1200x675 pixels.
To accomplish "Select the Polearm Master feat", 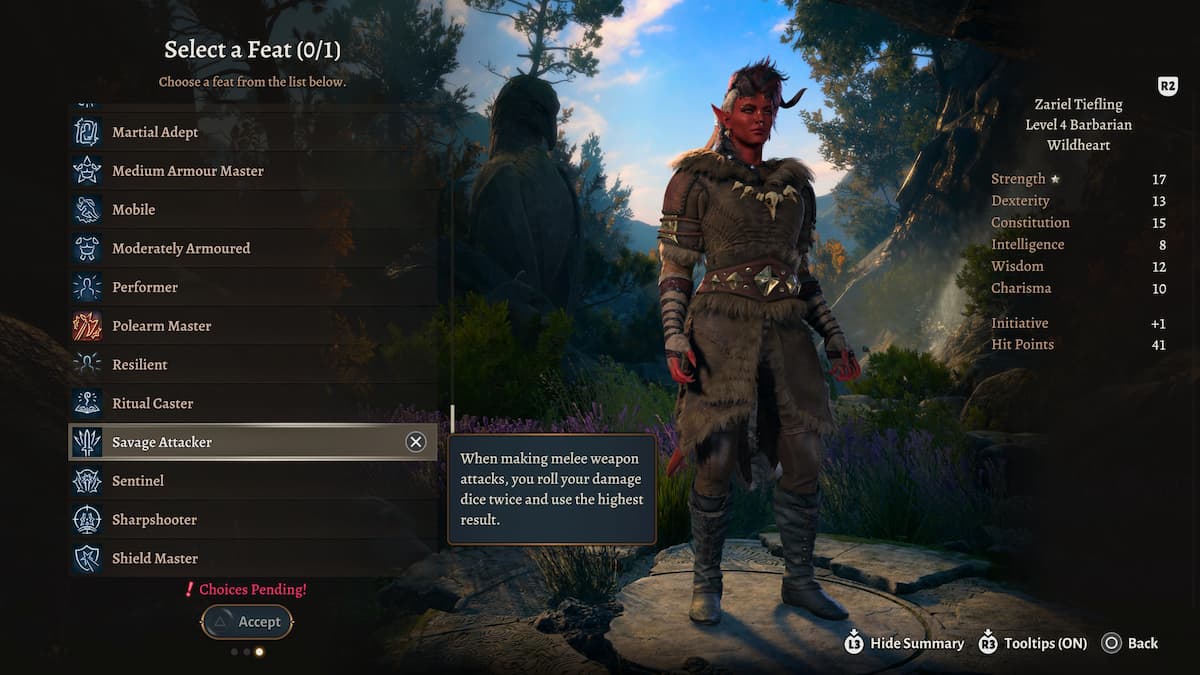I will point(162,326).
